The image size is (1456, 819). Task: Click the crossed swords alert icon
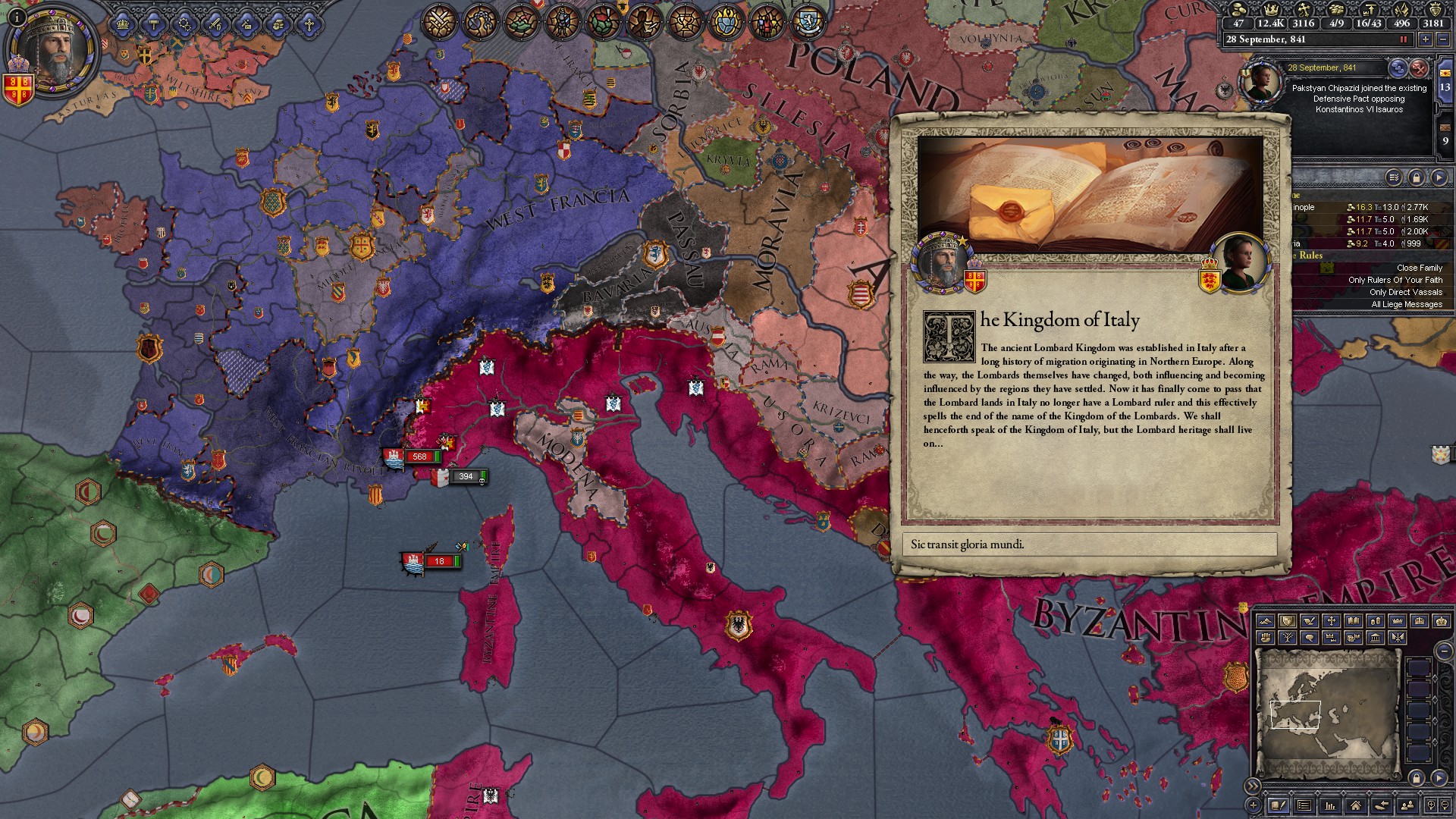438,21
